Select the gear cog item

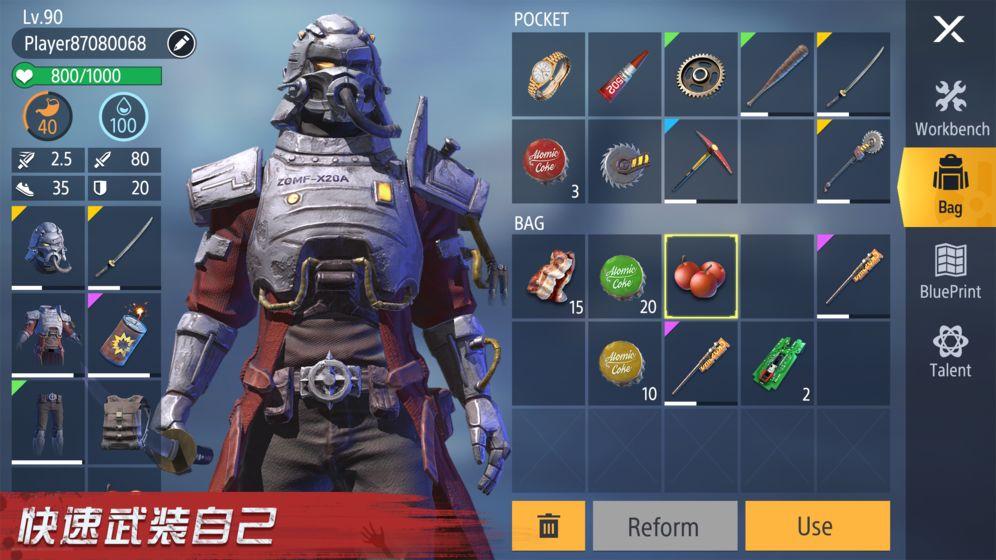pos(701,73)
